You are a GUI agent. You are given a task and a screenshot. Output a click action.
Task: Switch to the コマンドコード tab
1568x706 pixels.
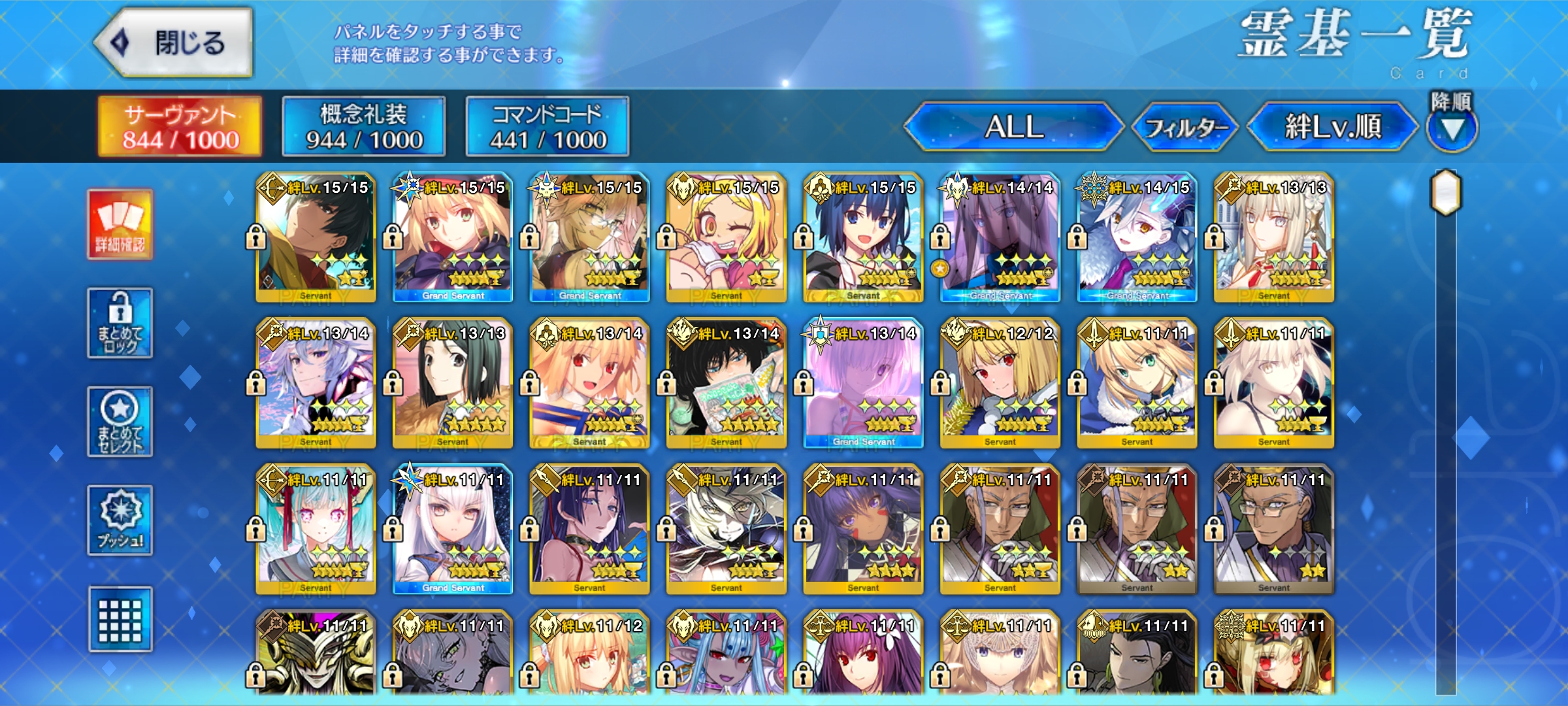pos(547,127)
